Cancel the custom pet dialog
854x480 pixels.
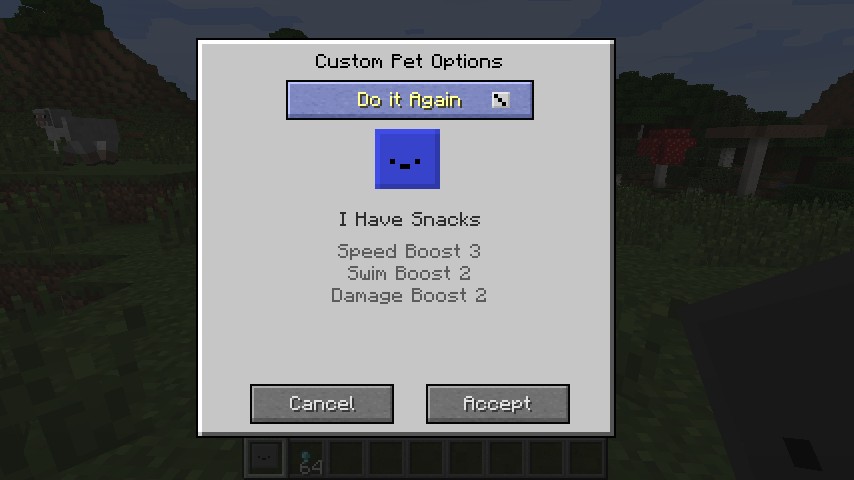pyautogui.click(x=321, y=404)
